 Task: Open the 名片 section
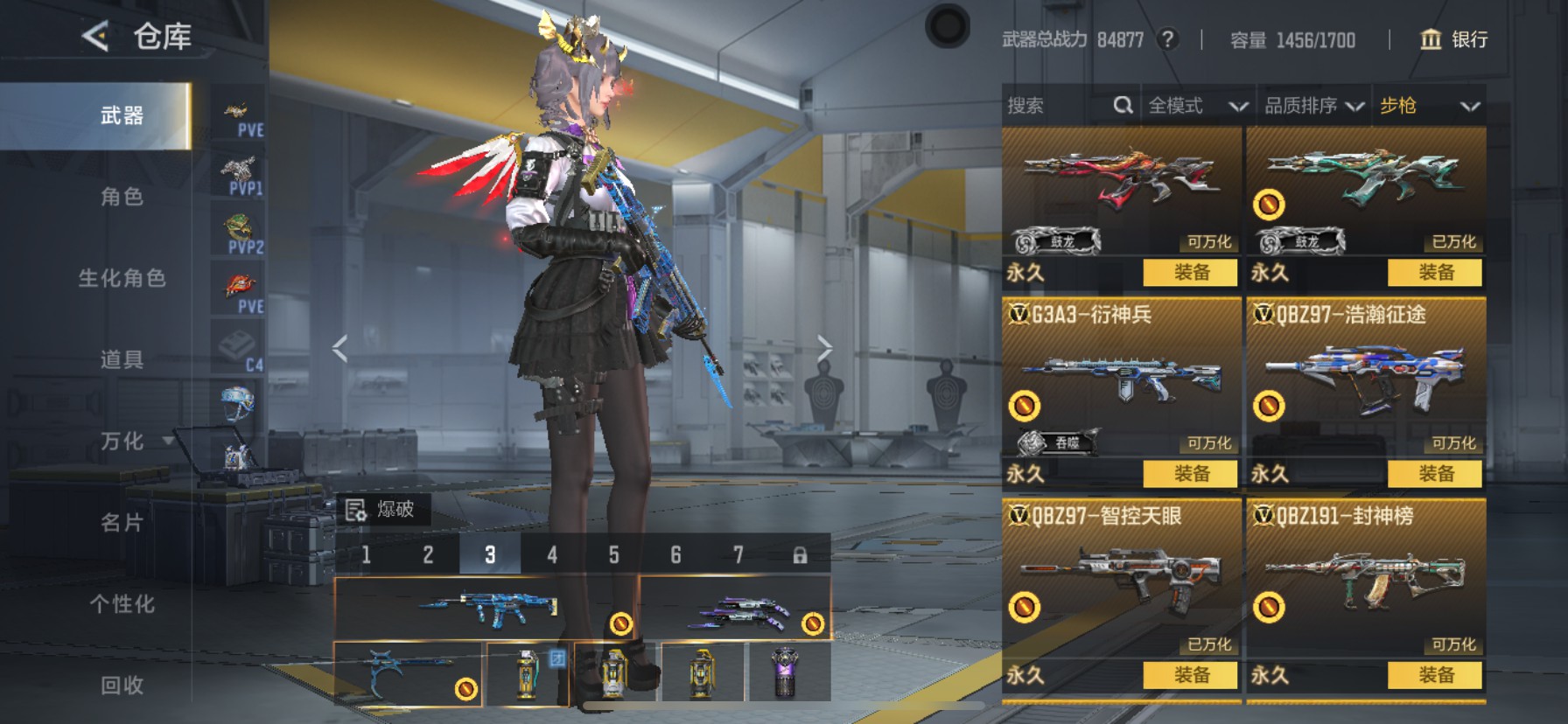pyautogui.click(x=122, y=522)
